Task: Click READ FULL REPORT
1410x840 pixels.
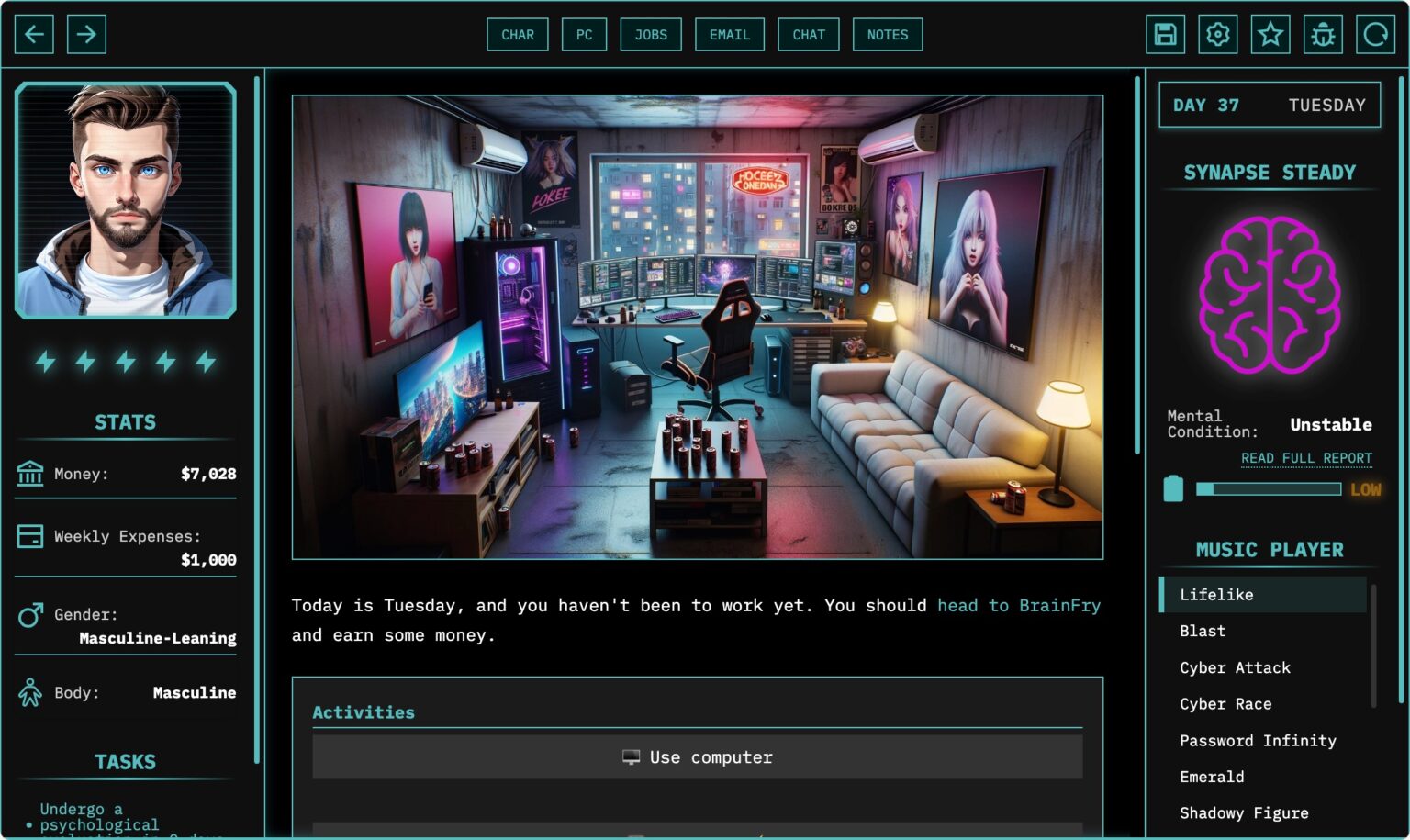Action: pyautogui.click(x=1305, y=457)
